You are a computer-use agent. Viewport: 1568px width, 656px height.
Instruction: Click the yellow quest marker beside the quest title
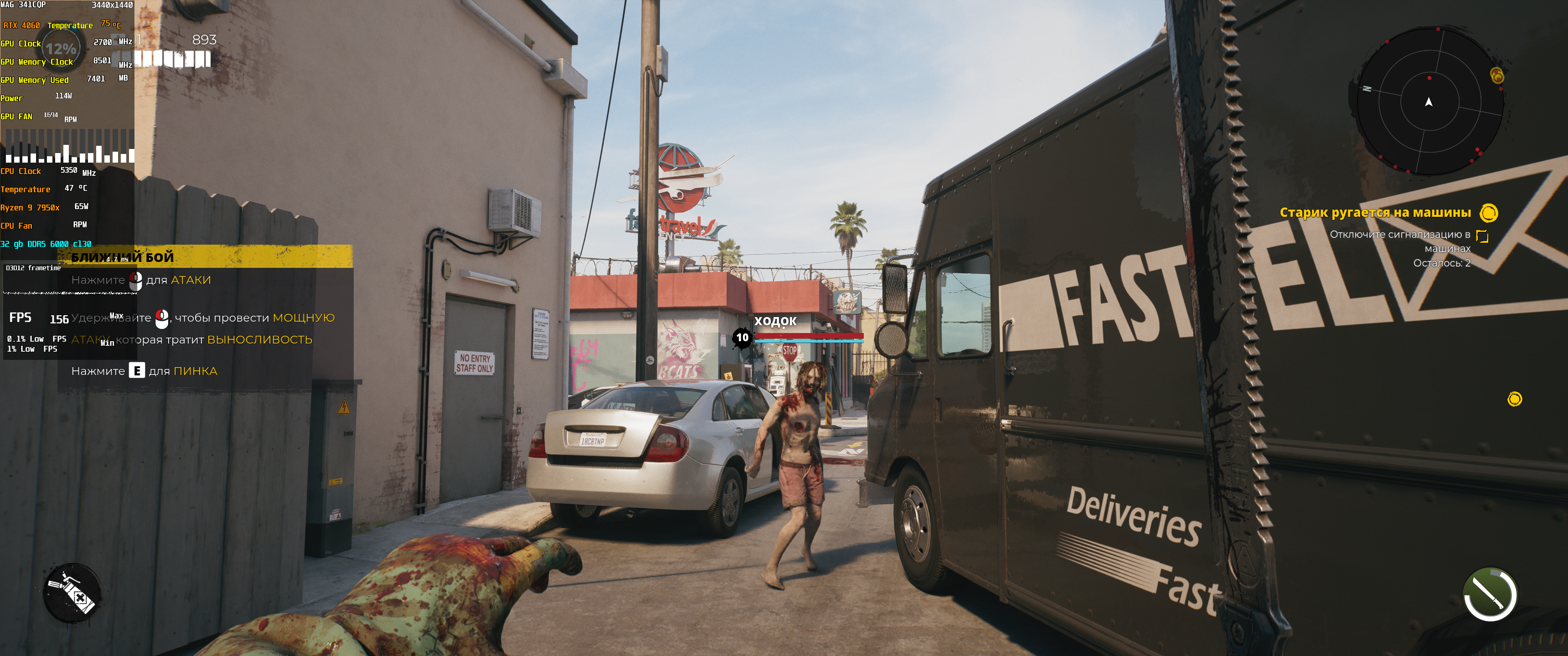click(x=1488, y=213)
